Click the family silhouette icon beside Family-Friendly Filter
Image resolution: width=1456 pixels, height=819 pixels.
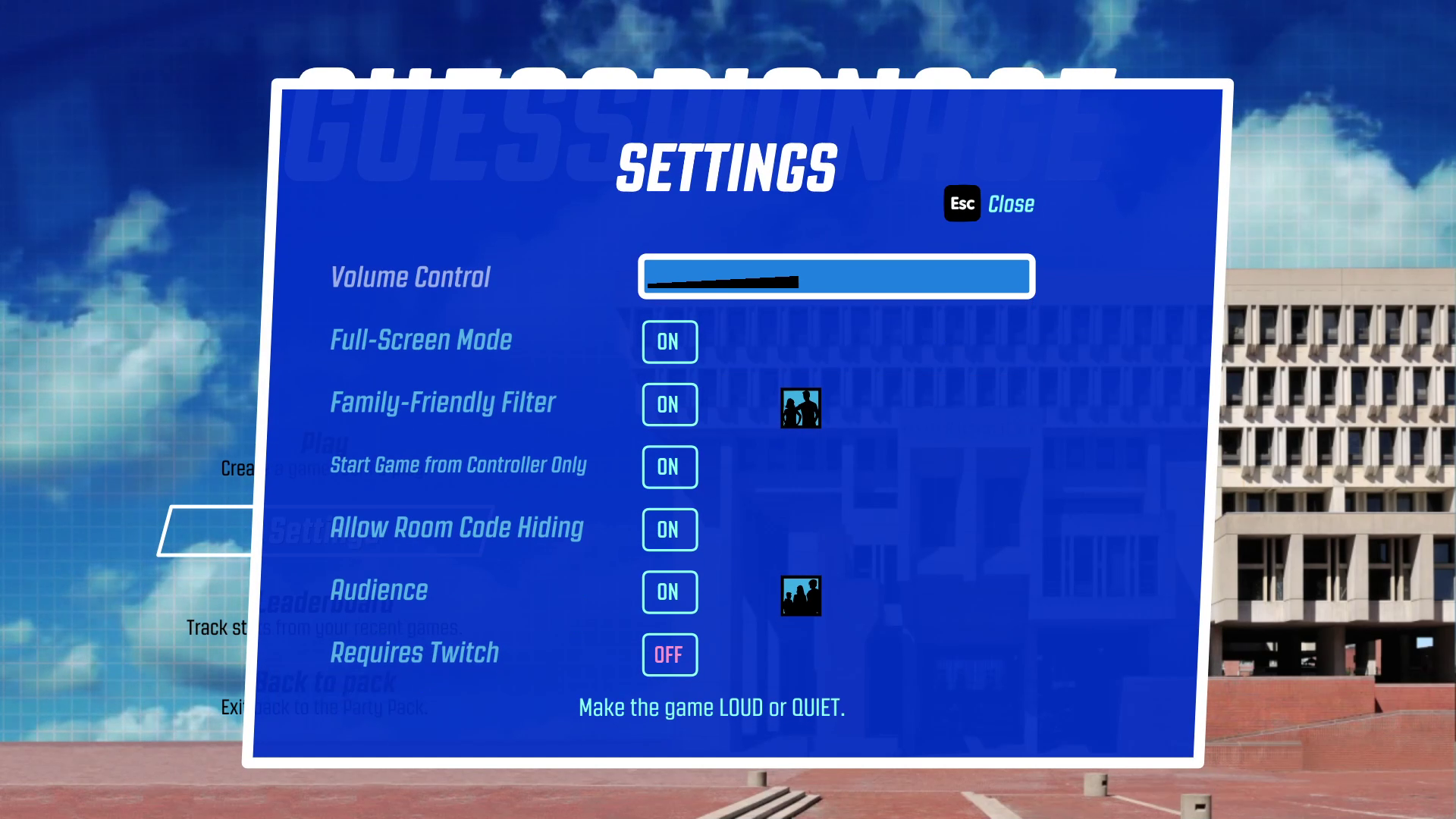pos(801,408)
